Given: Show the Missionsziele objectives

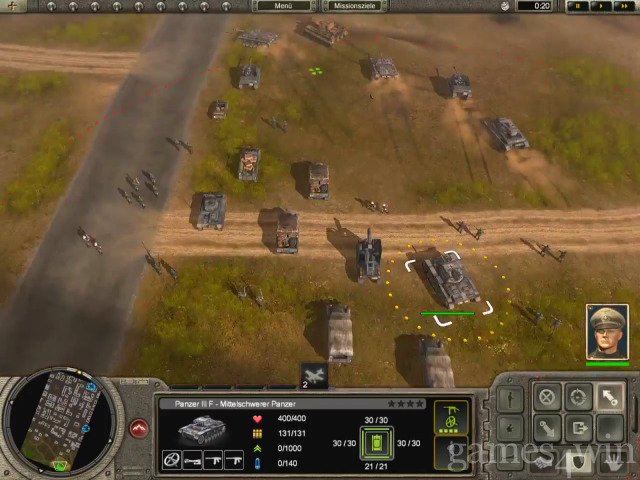Looking at the screenshot, I should 354,6.
